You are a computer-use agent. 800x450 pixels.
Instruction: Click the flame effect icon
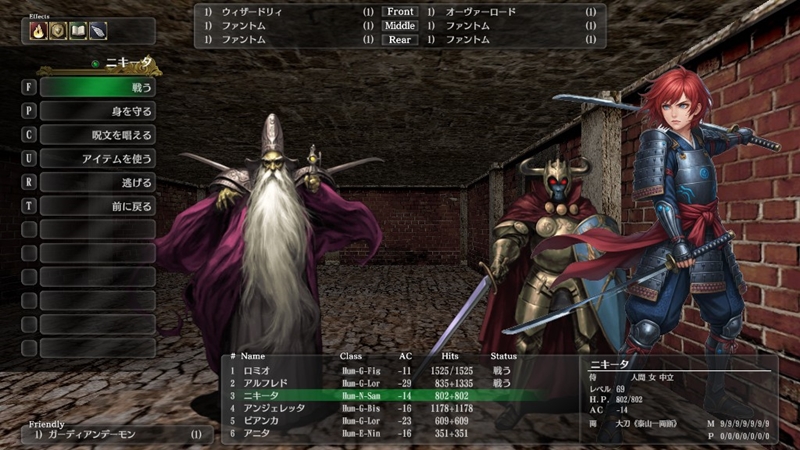tap(39, 31)
